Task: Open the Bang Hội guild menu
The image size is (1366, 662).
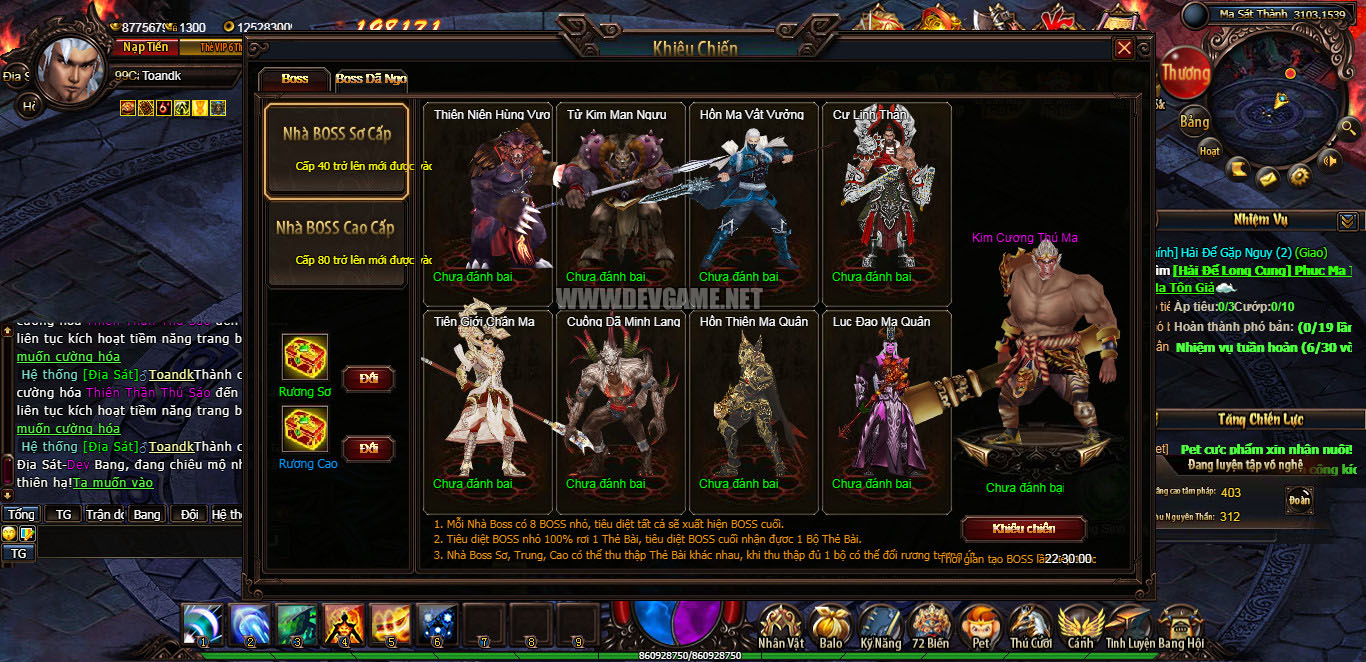Action: coord(1180,627)
